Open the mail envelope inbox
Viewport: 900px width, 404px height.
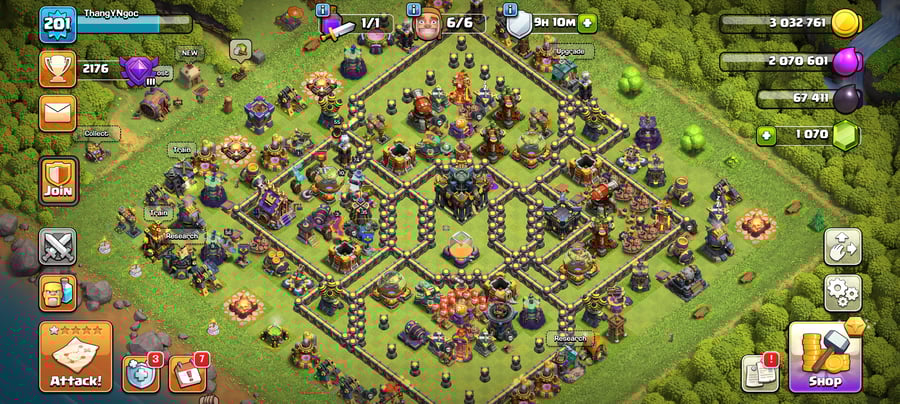coord(57,112)
